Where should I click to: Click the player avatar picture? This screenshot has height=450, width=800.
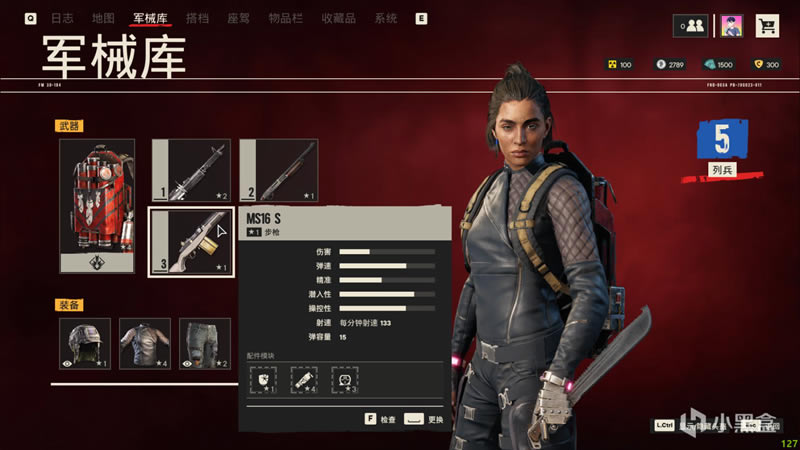(731, 26)
